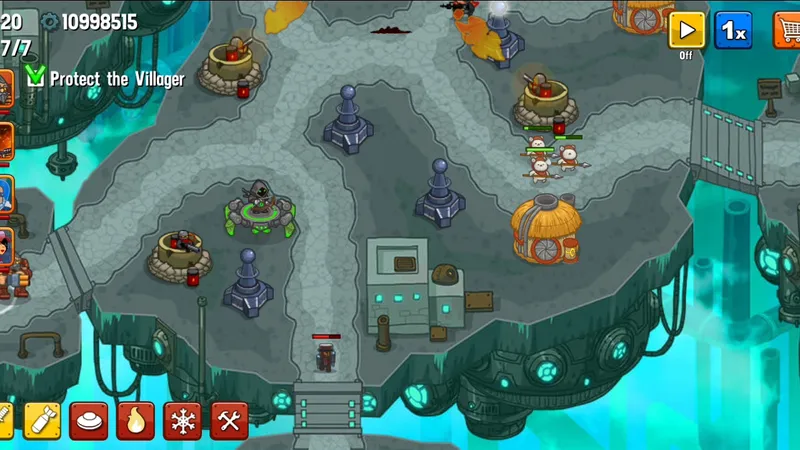Viewport: 800px width, 450px height.
Task: Activate the landmine ability
Action: pos(89,421)
